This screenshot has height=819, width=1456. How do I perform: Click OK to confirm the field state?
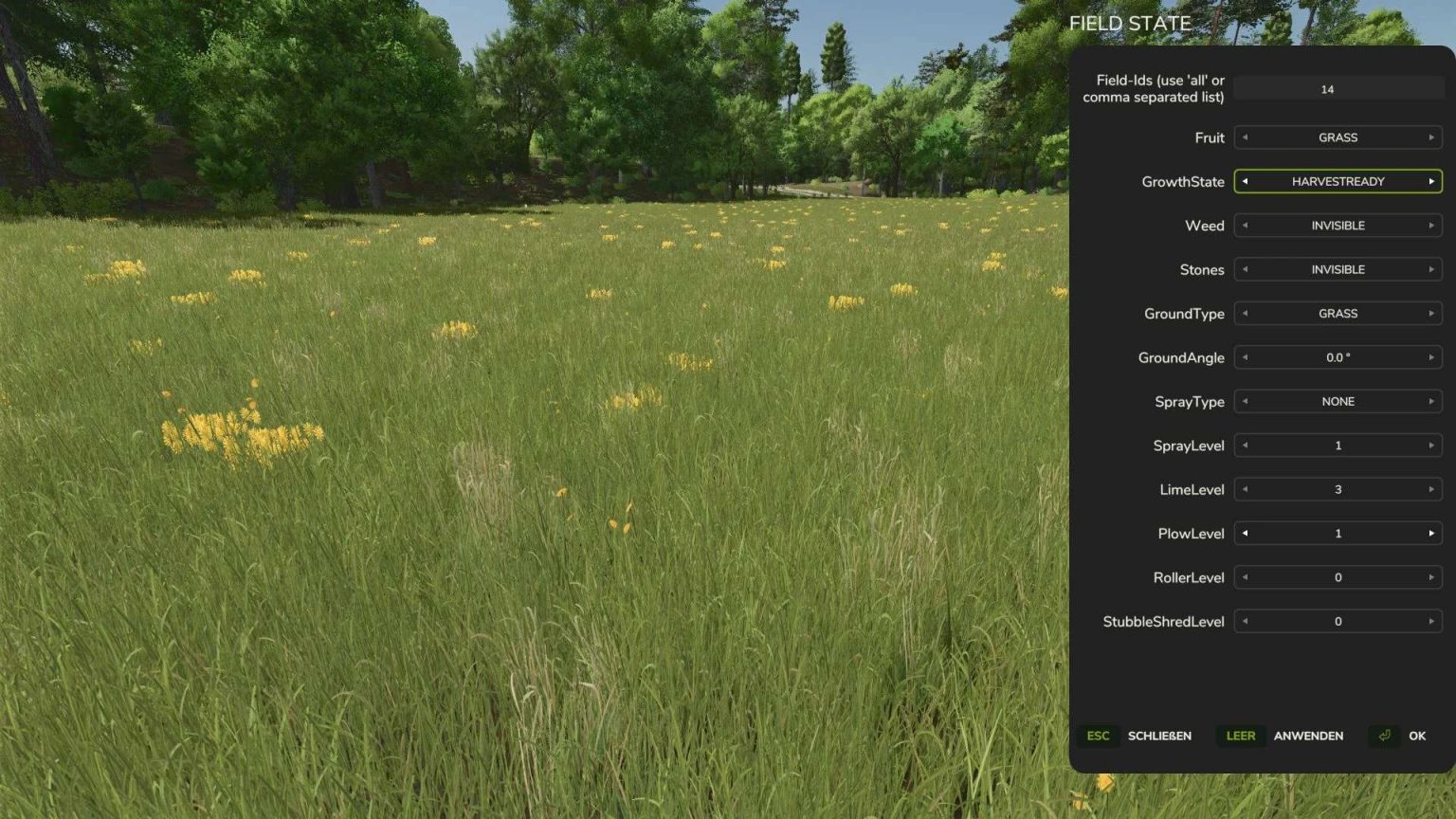click(1416, 736)
